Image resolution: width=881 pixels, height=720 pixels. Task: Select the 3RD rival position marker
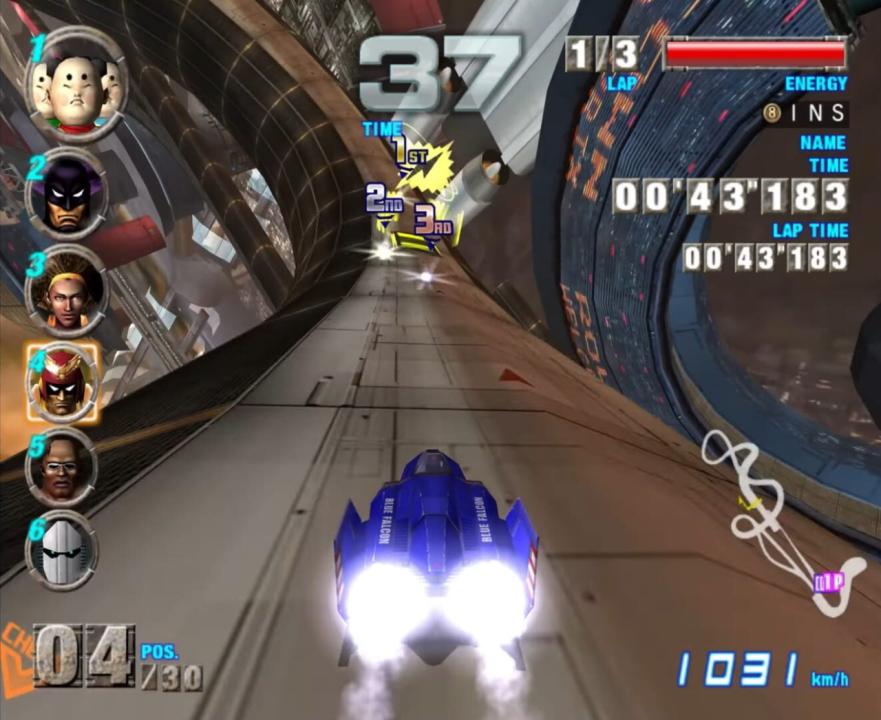pos(432,220)
